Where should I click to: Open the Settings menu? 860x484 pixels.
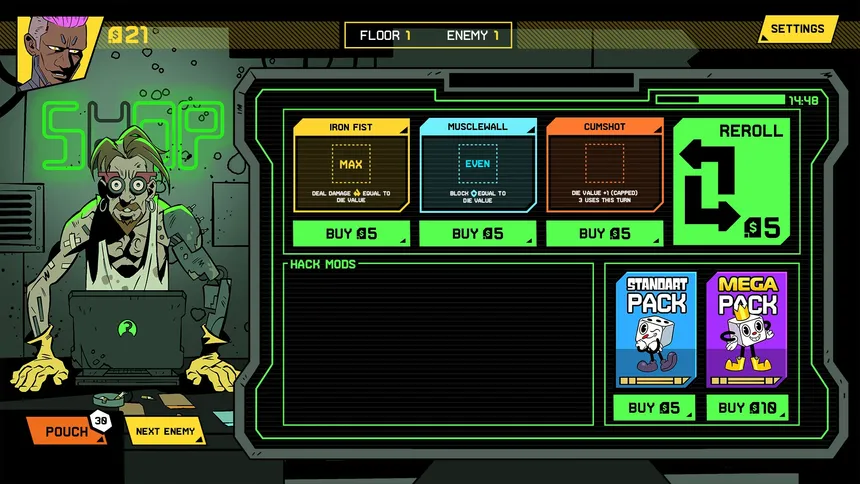[x=797, y=29]
